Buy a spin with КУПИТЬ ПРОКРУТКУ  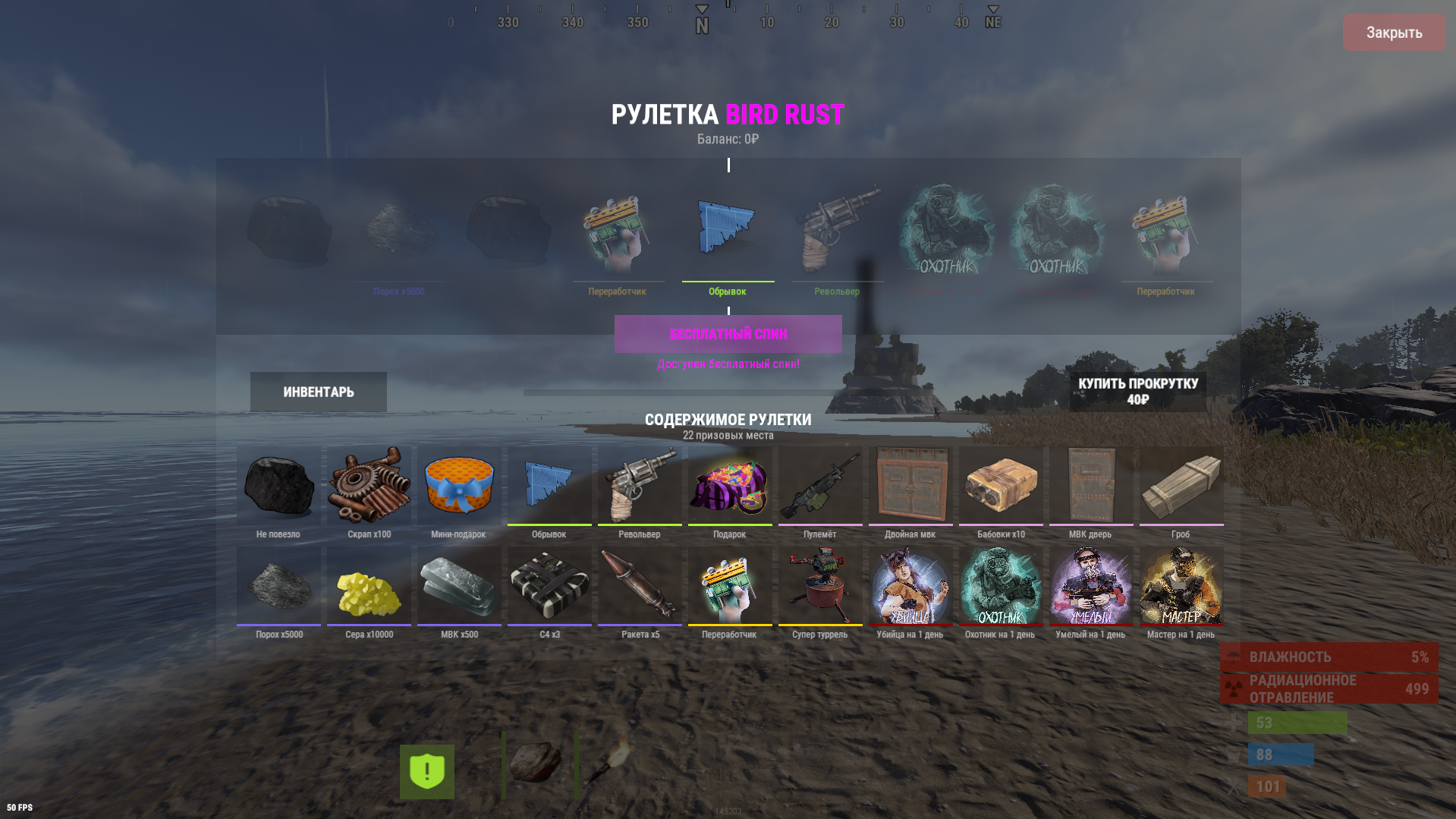(1137, 392)
